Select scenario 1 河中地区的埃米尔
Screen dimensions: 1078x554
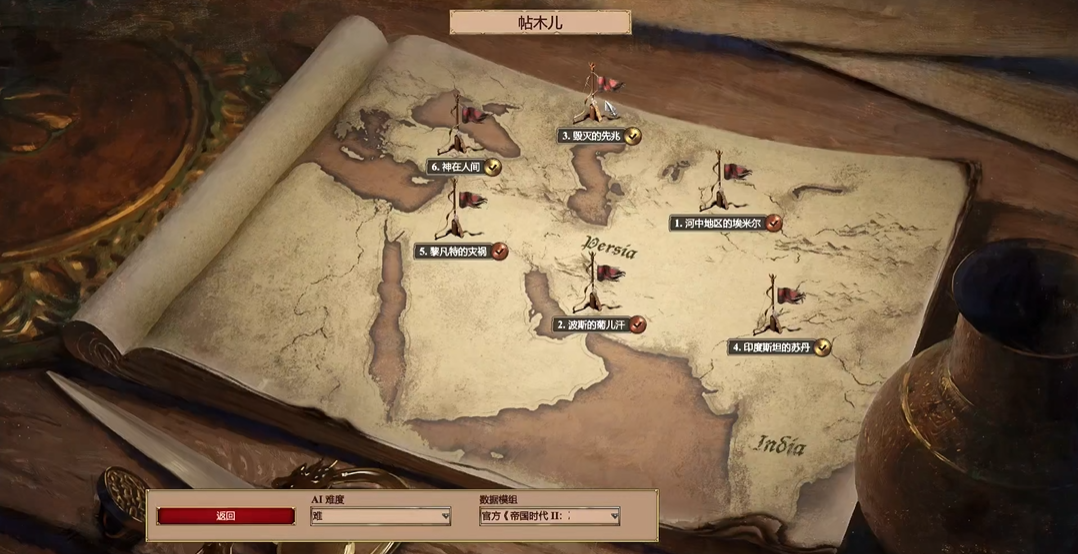coord(718,223)
